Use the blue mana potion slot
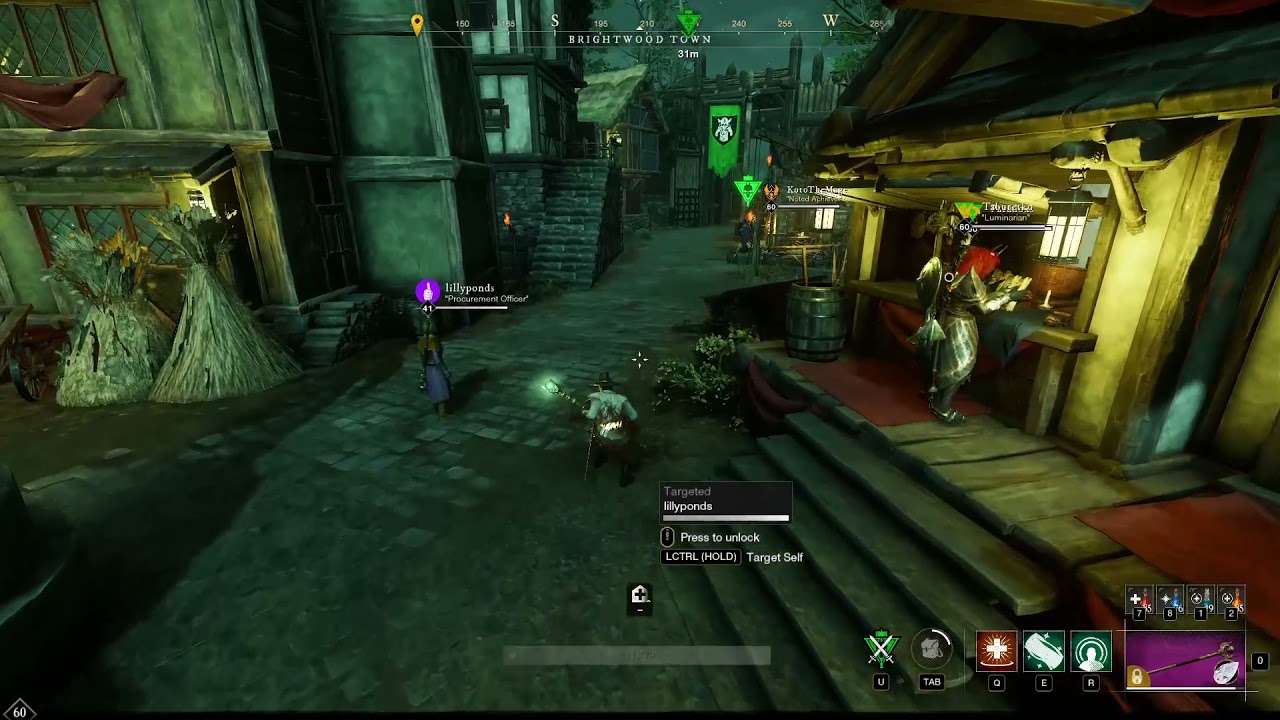 point(1170,600)
